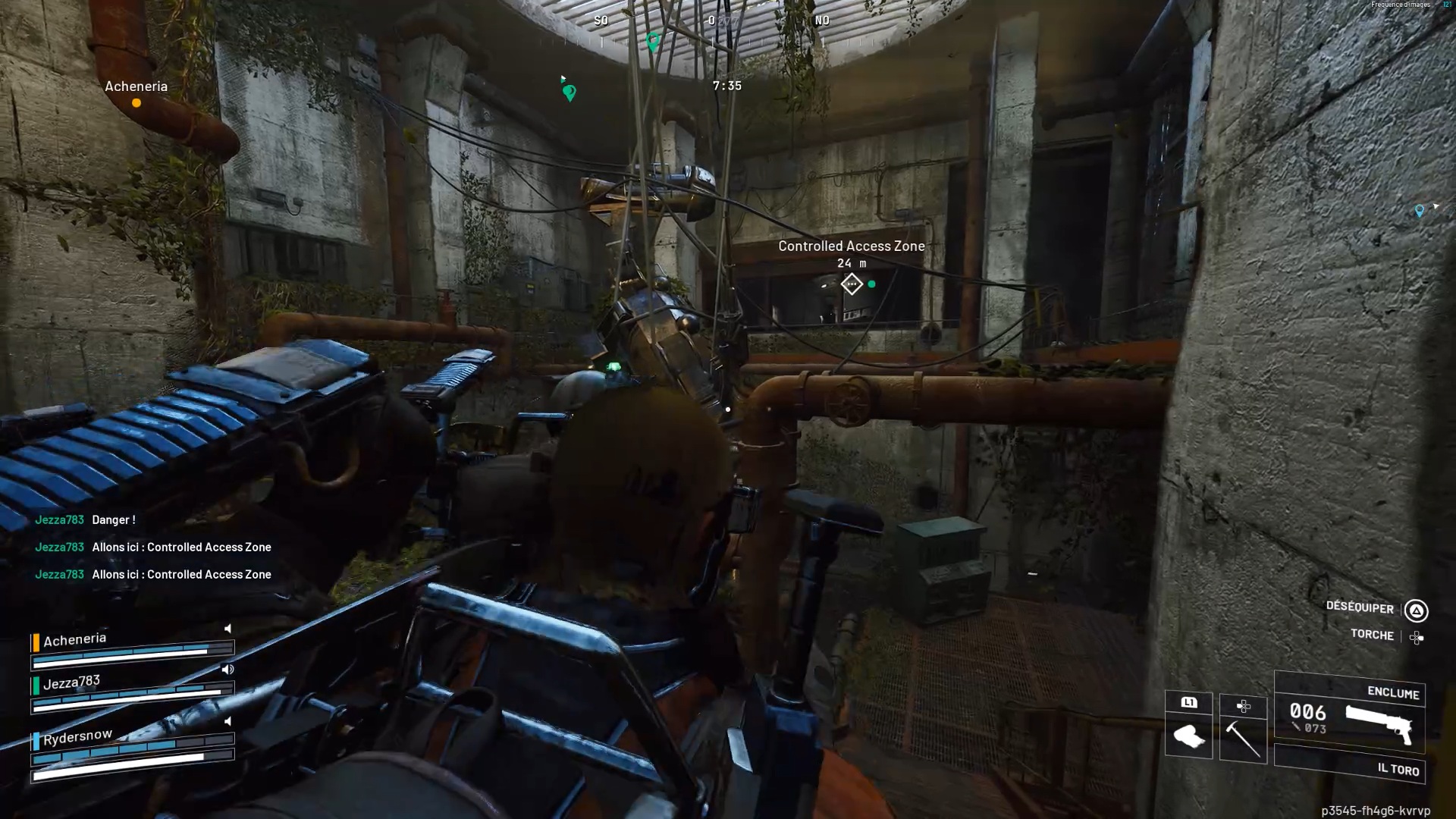Toggle Rydersnow's voice speaker icon
1456x819 pixels.
point(227,721)
